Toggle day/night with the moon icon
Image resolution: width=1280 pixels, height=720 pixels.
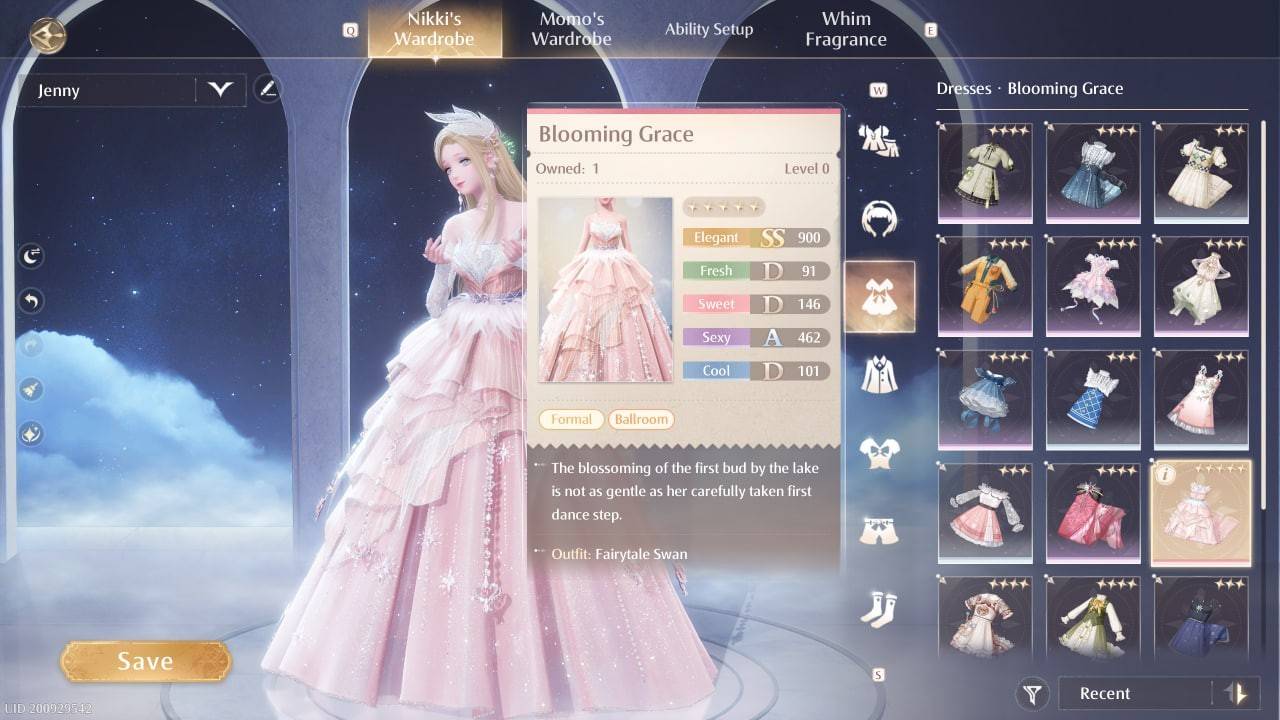click(x=30, y=255)
